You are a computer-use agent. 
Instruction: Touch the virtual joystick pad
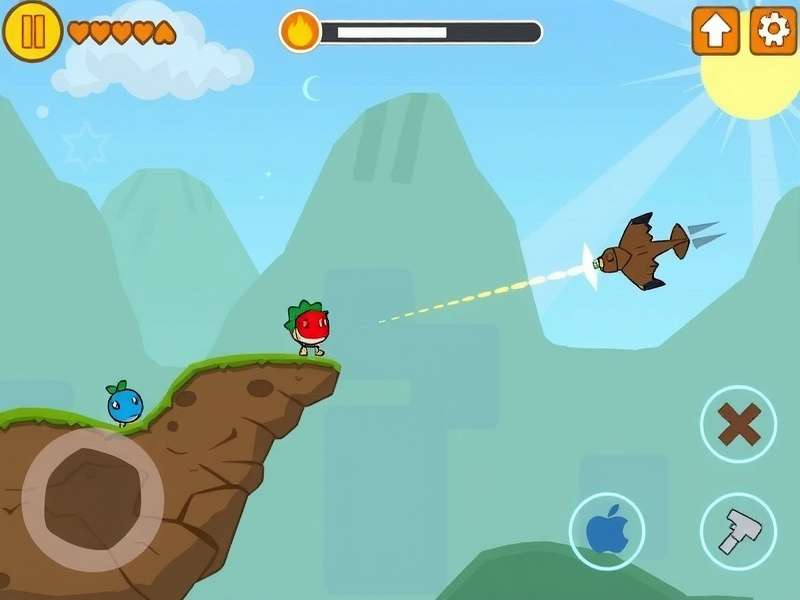(93, 499)
